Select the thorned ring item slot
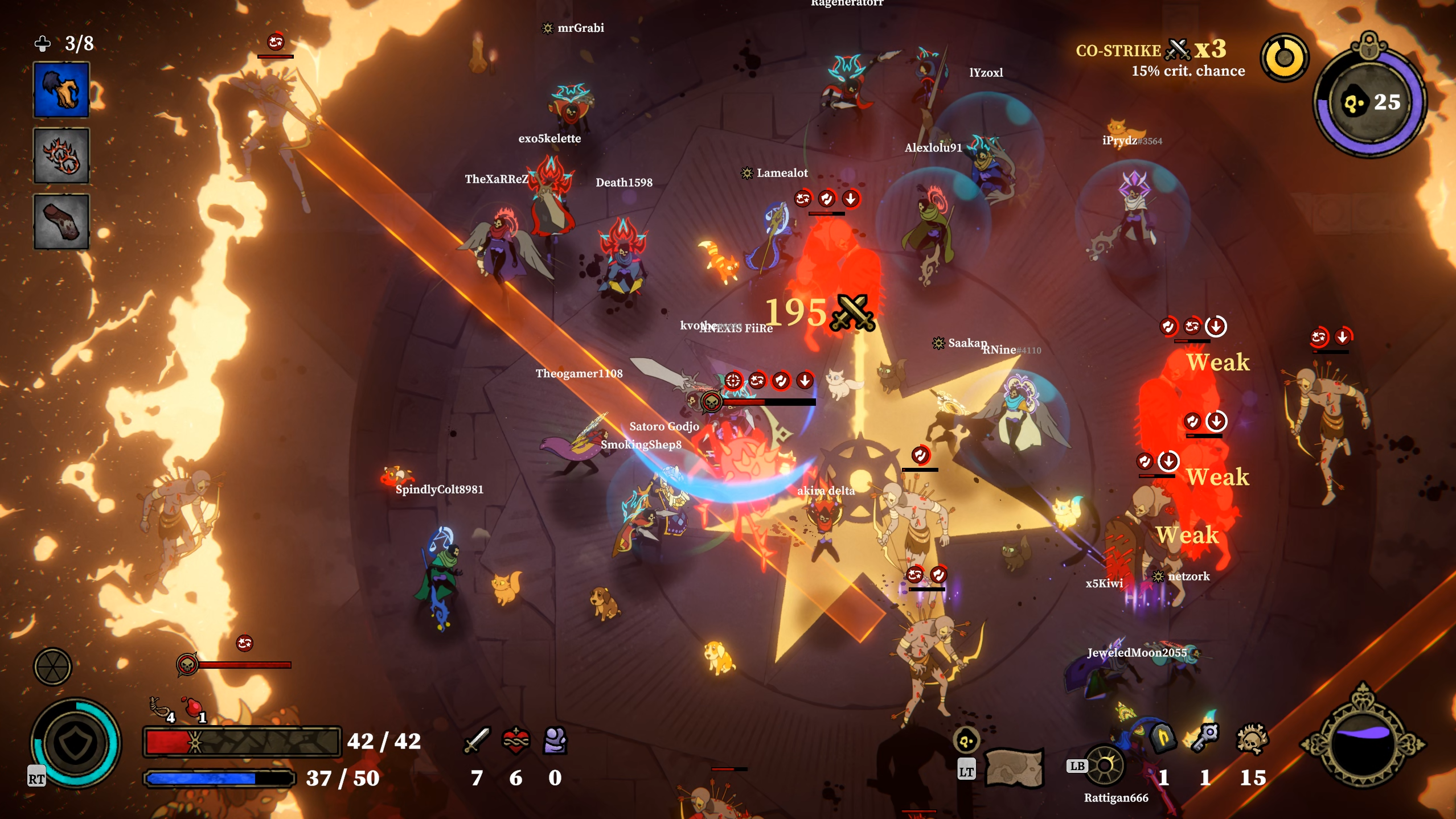 [61, 156]
